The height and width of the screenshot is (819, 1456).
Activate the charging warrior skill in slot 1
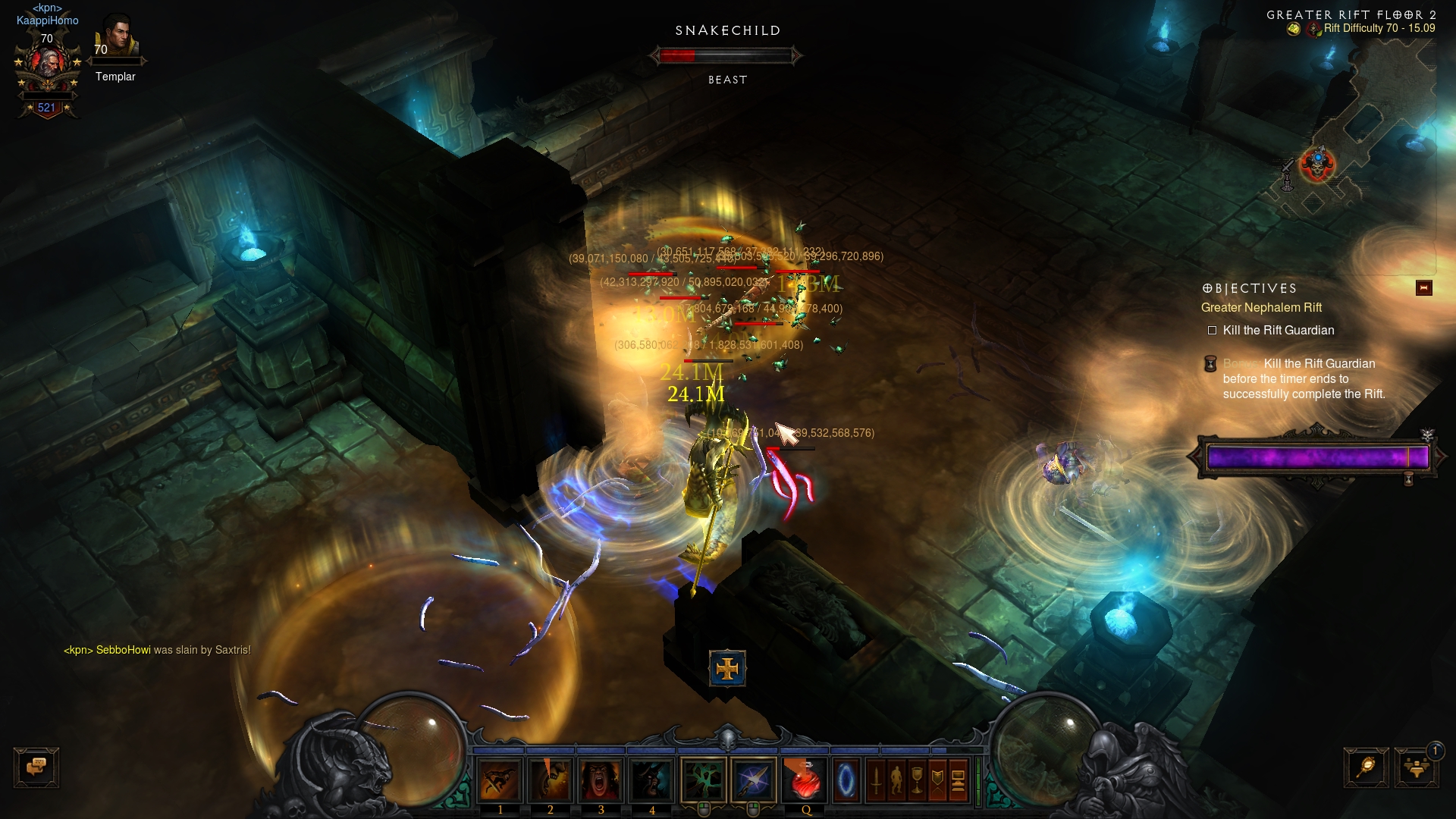point(500,780)
